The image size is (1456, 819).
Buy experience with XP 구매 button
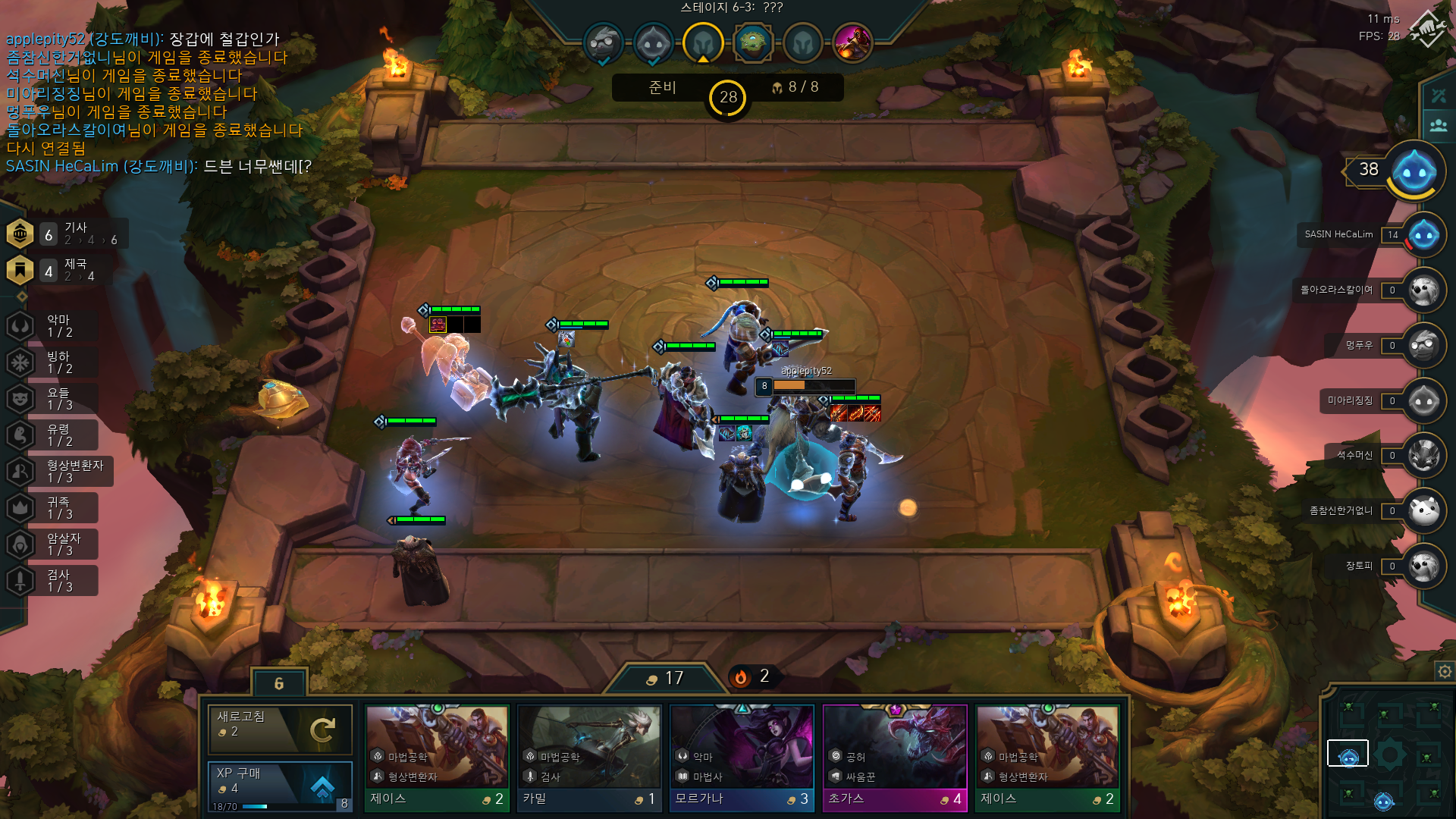pos(280,786)
